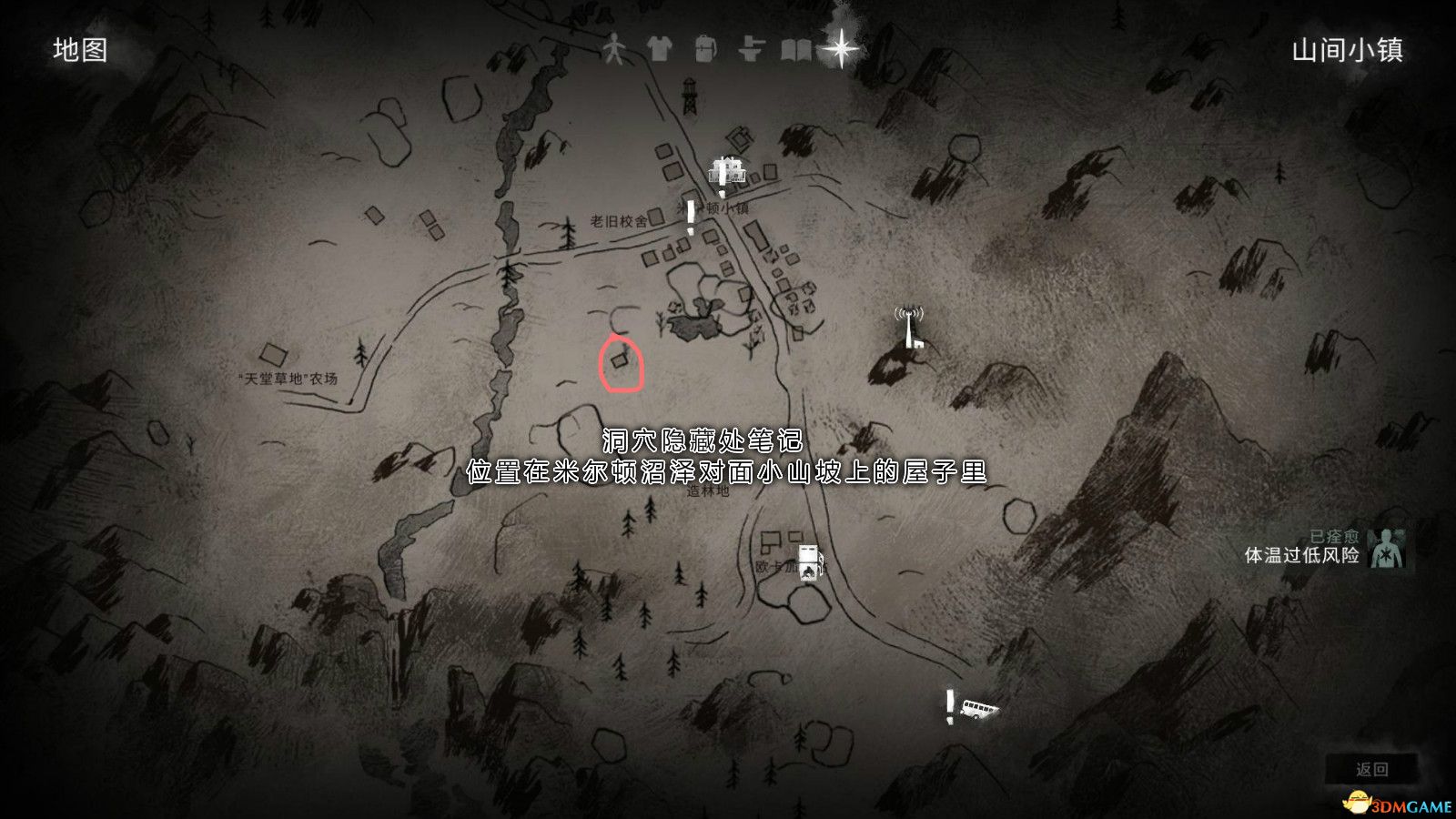Image resolution: width=1456 pixels, height=819 pixels.
Task: Click the red-circled house marker on the map
Action: tap(622, 363)
